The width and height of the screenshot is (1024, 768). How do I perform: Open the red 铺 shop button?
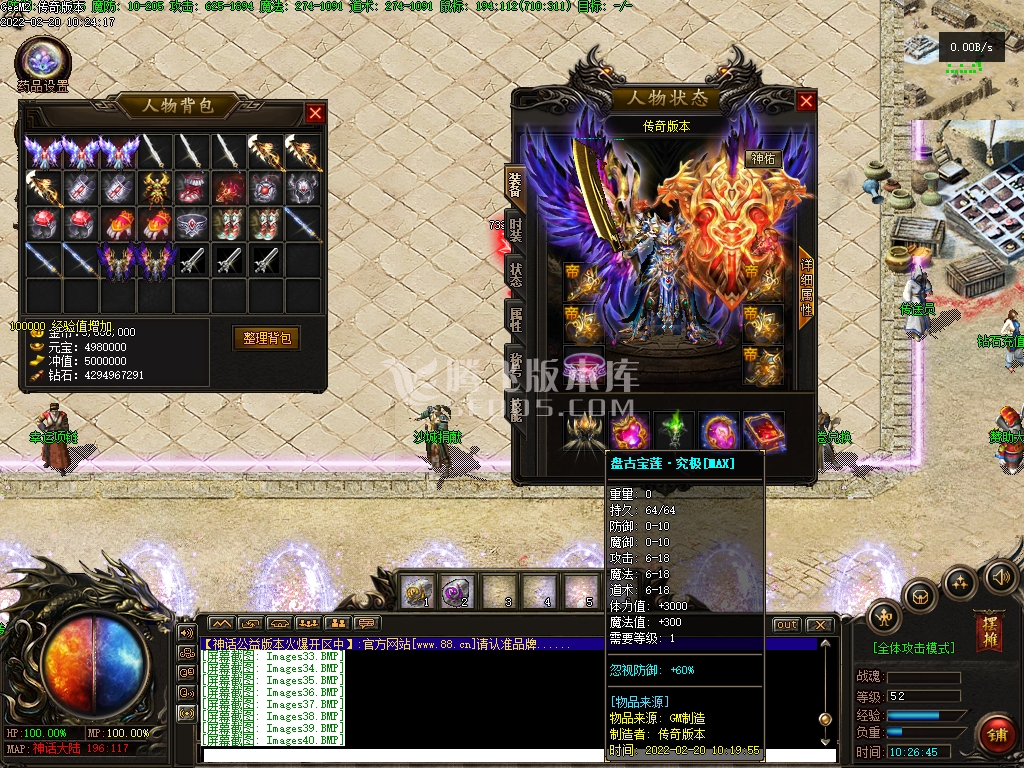(997, 735)
